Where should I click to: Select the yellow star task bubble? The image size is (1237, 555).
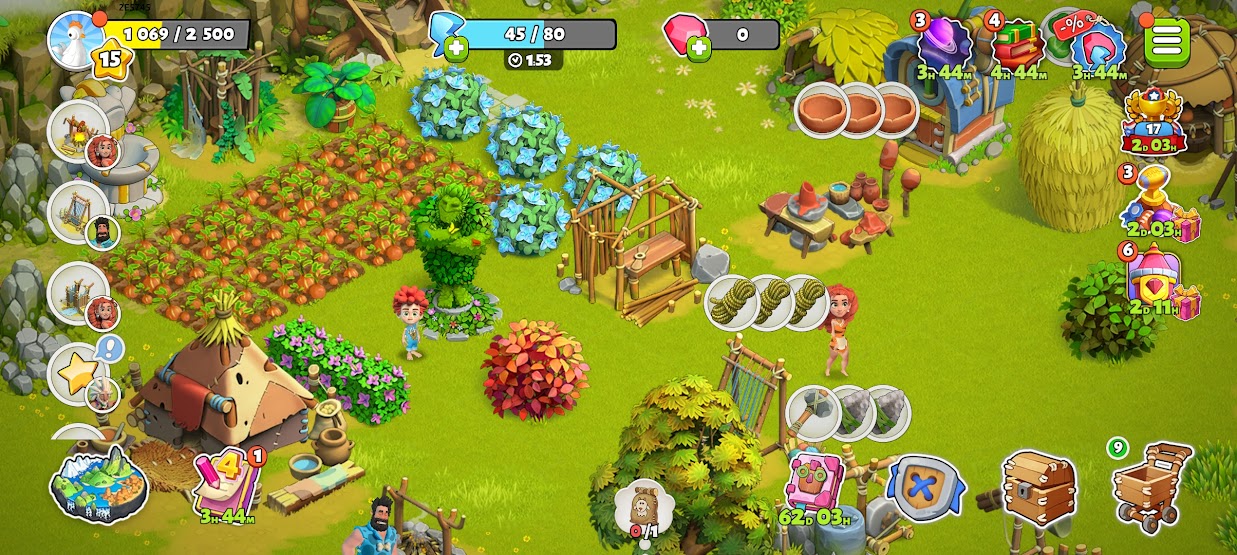click(78, 373)
